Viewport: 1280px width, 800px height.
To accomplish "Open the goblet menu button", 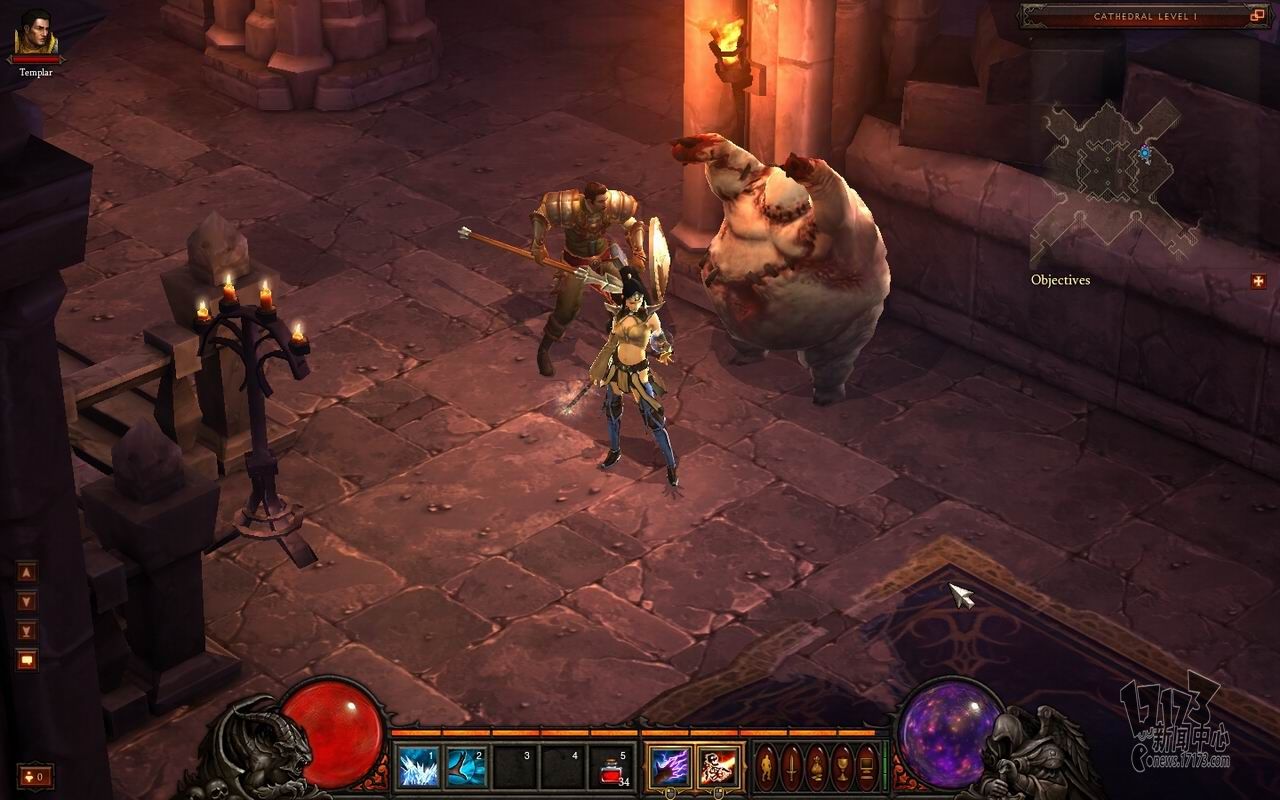I will click(x=842, y=768).
